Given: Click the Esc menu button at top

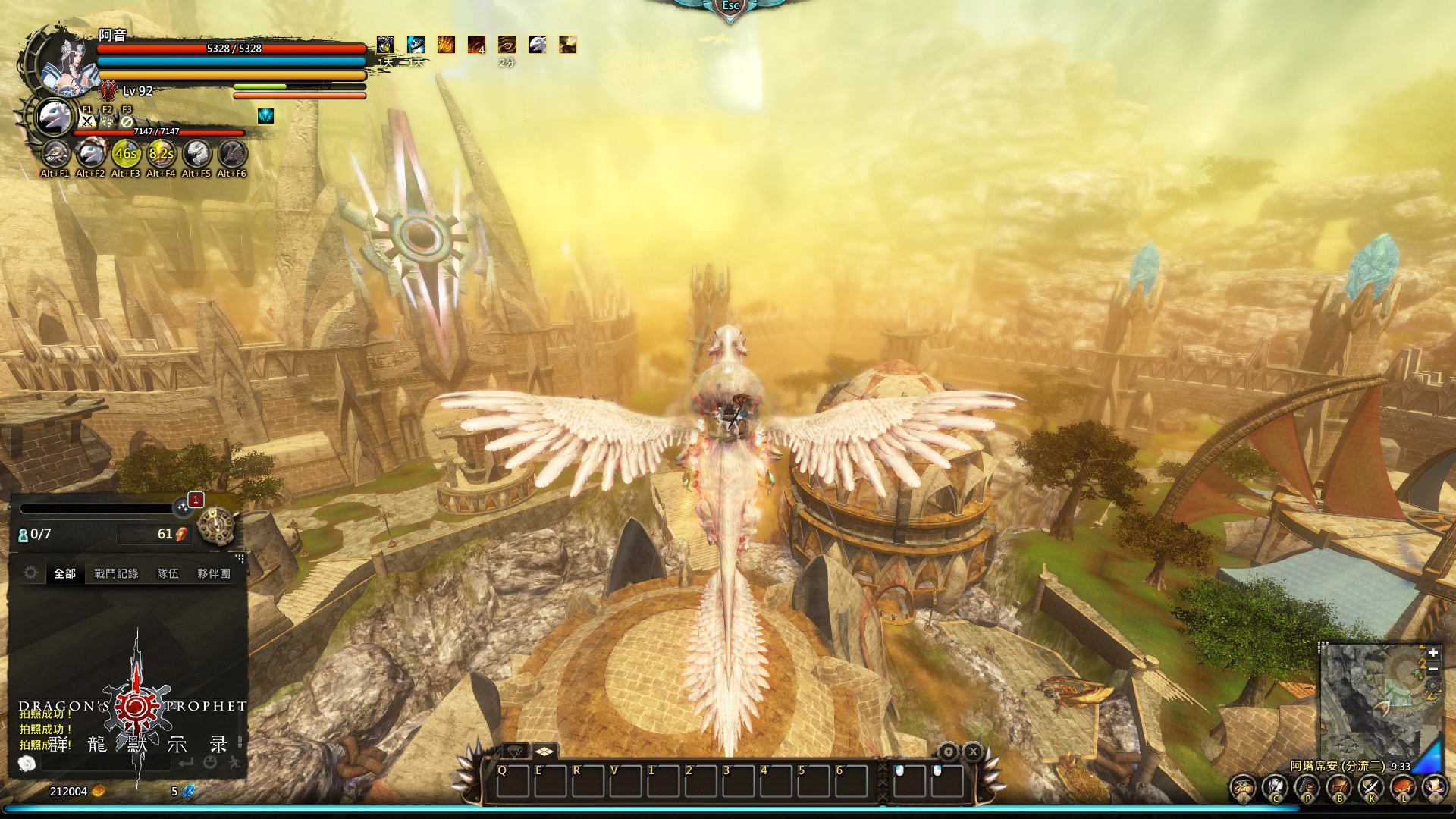Looking at the screenshot, I should 730,7.
